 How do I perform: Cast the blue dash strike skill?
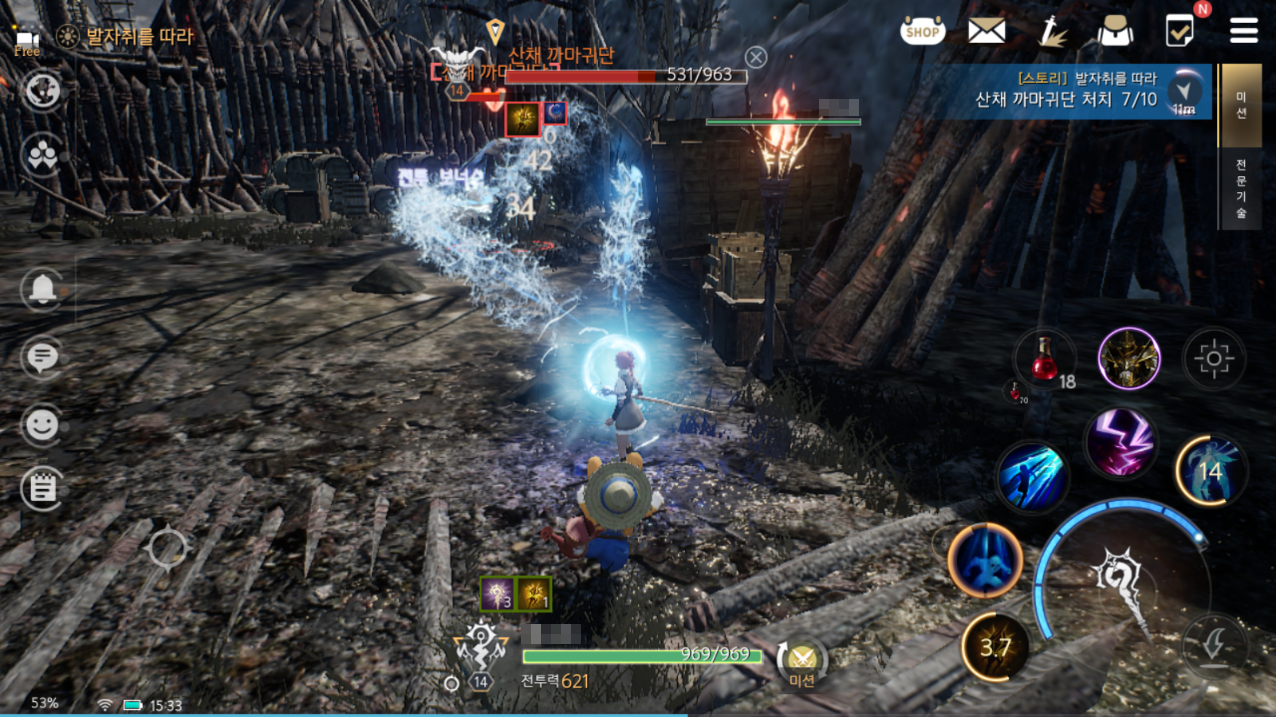coord(1033,477)
